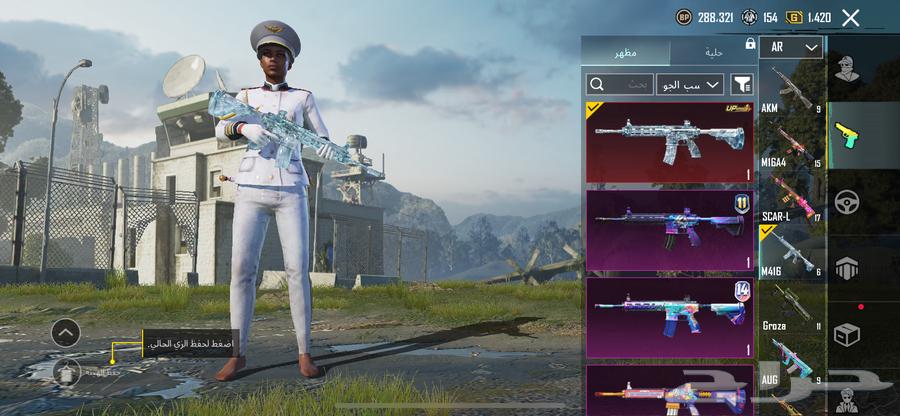Image resolution: width=900 pixels, height=416 pixels.
Task: Switch to the حلية tab
Action: (713, 51)
